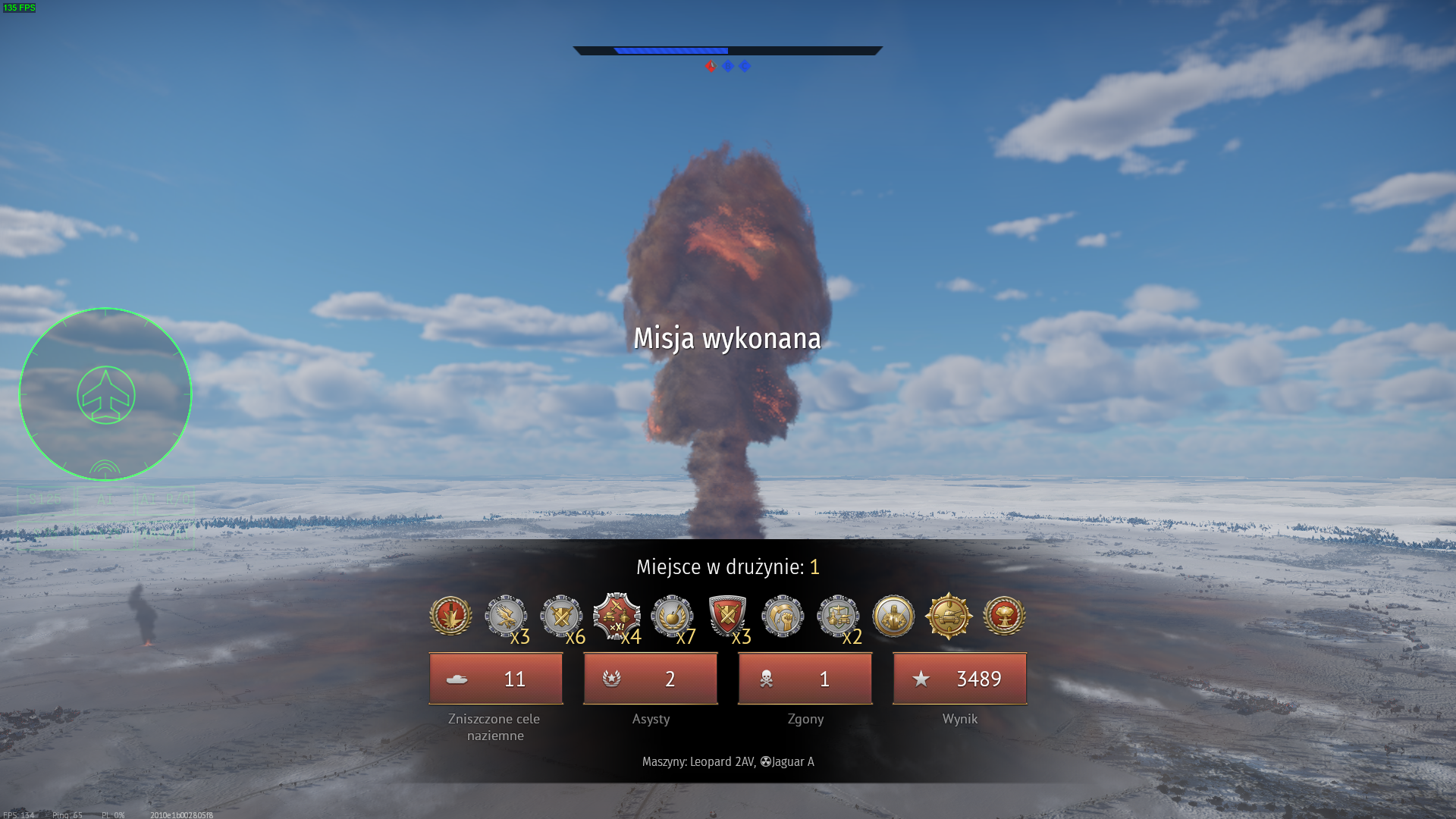Select the apple and arrow medal x7

click(x=672, y=615)
